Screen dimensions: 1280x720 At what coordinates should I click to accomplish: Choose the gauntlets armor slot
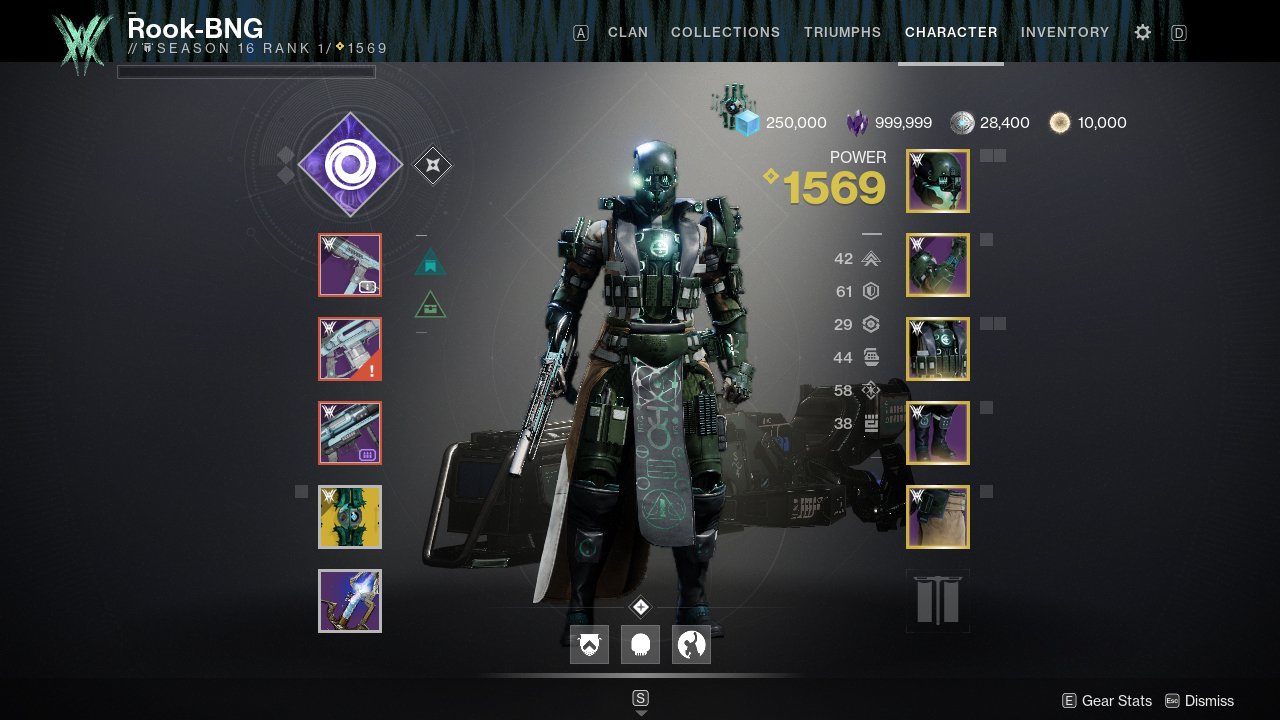tap(938, 265)
